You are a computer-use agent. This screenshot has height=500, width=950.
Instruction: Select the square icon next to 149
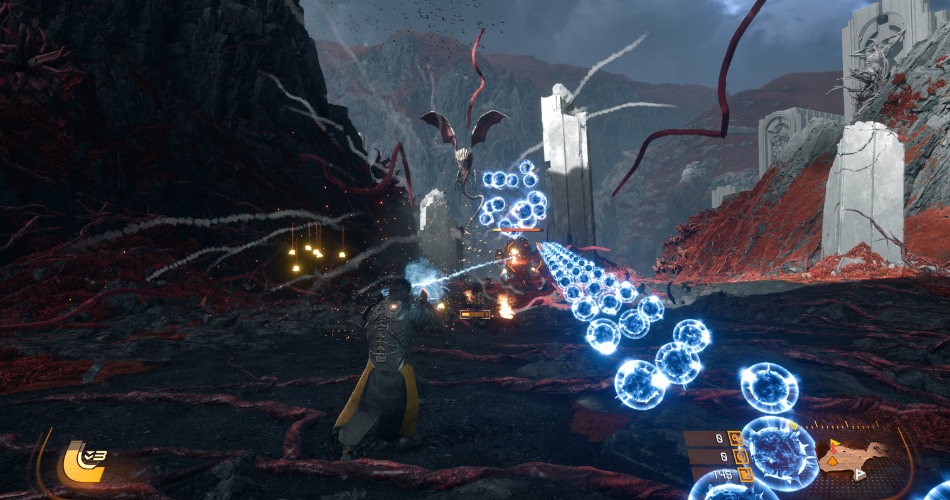(741, 474)
